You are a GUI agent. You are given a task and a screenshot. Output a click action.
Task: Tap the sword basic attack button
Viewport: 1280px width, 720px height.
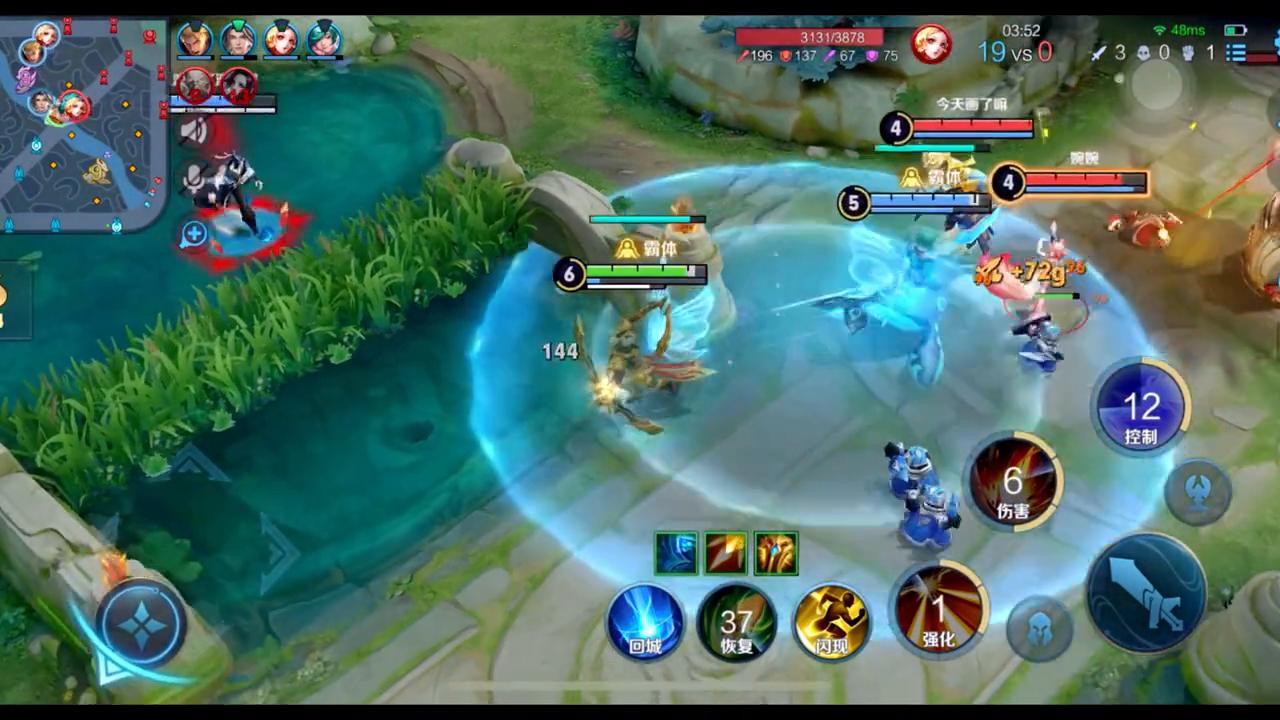[1146, 594]
